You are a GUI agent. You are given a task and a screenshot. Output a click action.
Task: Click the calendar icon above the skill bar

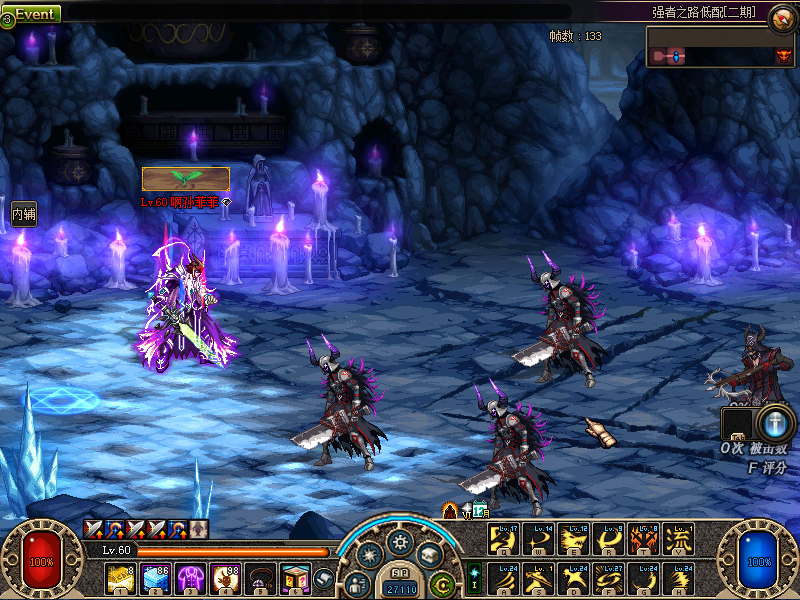pyautogui.click(x=480, y=510)
